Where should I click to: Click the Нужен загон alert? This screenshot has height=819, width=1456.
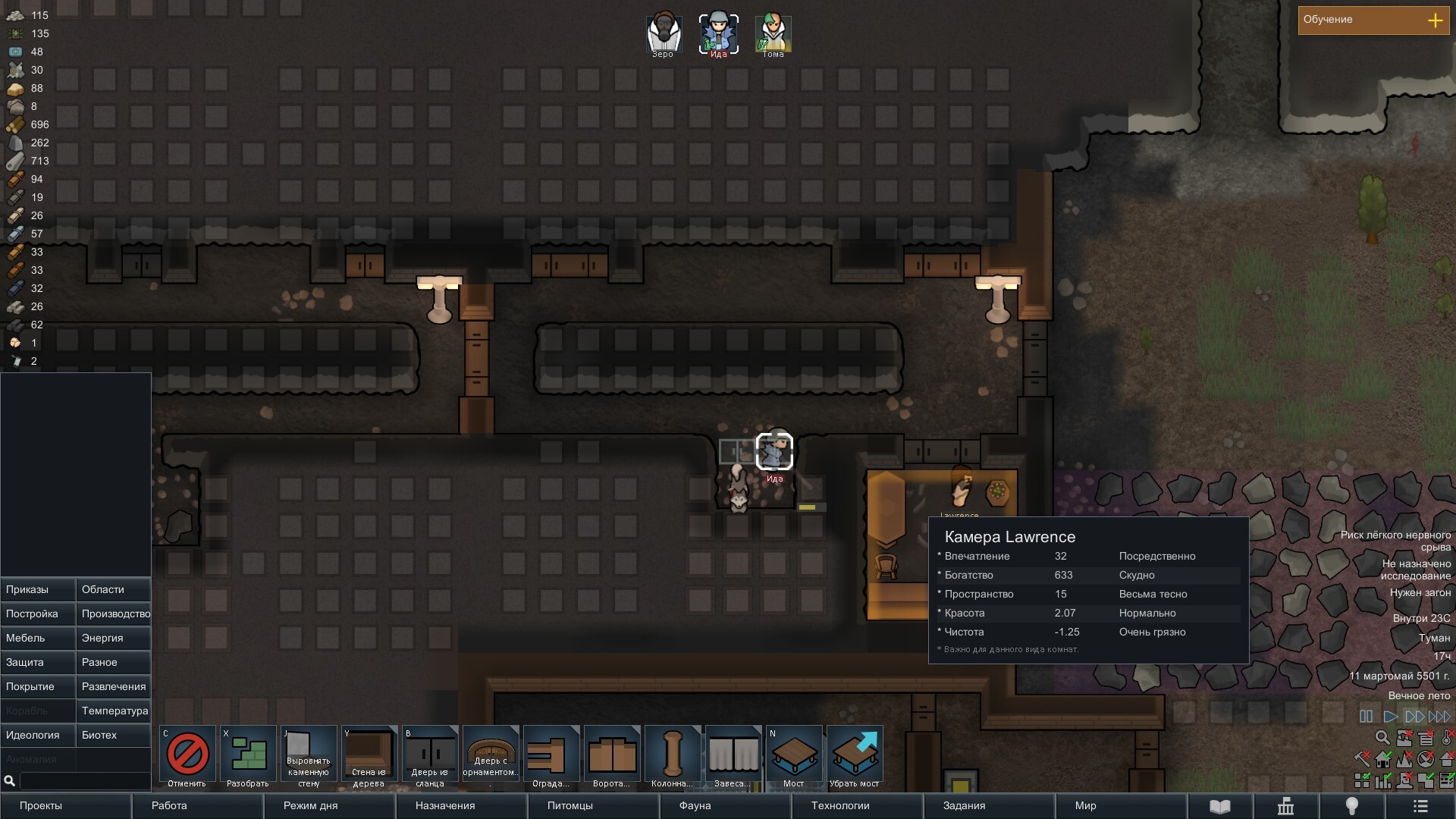[1420, 592]
